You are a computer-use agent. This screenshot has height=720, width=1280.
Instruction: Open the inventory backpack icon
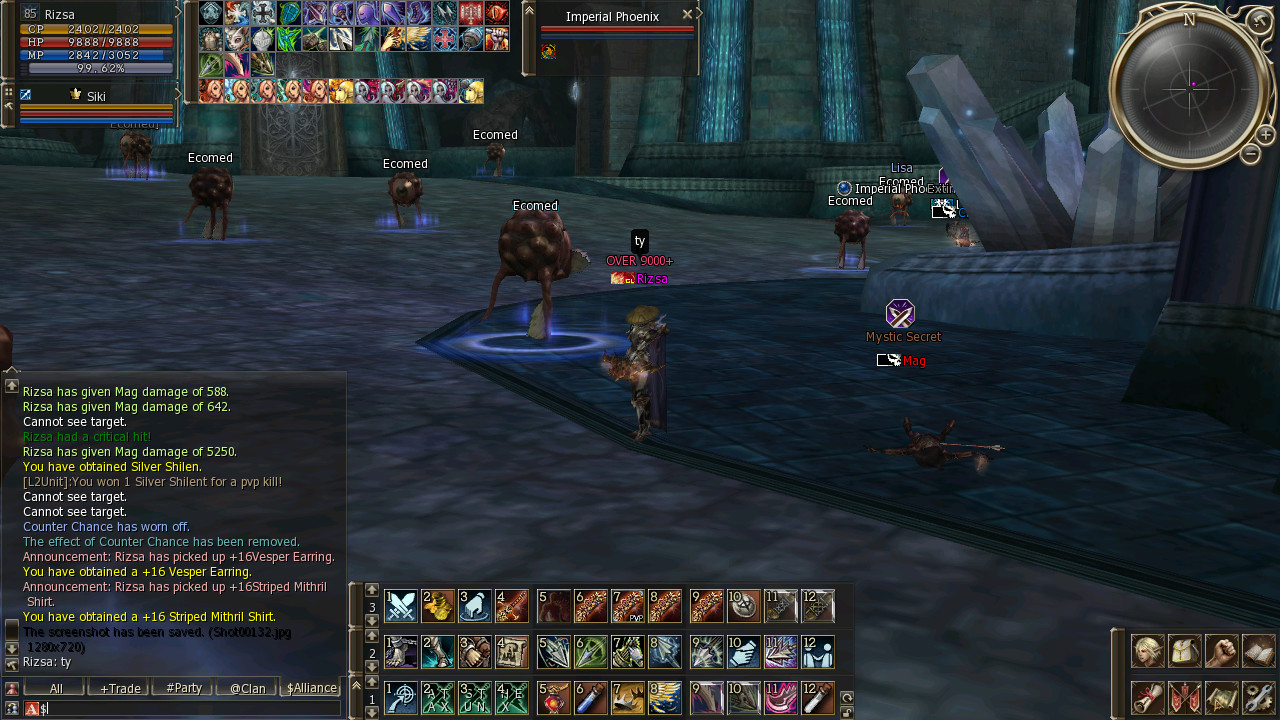tap(1185, 651)
